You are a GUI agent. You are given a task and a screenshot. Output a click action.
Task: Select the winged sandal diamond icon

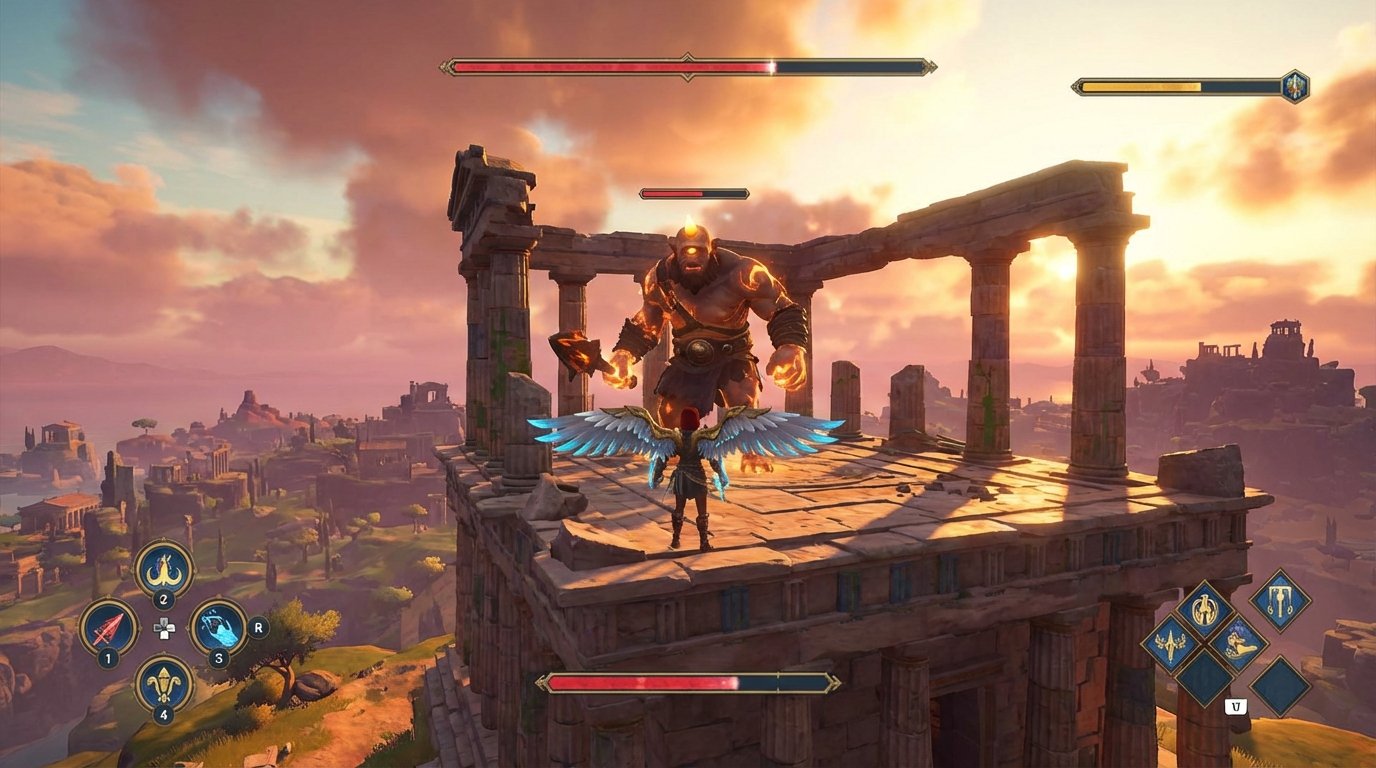point(1242,644)
